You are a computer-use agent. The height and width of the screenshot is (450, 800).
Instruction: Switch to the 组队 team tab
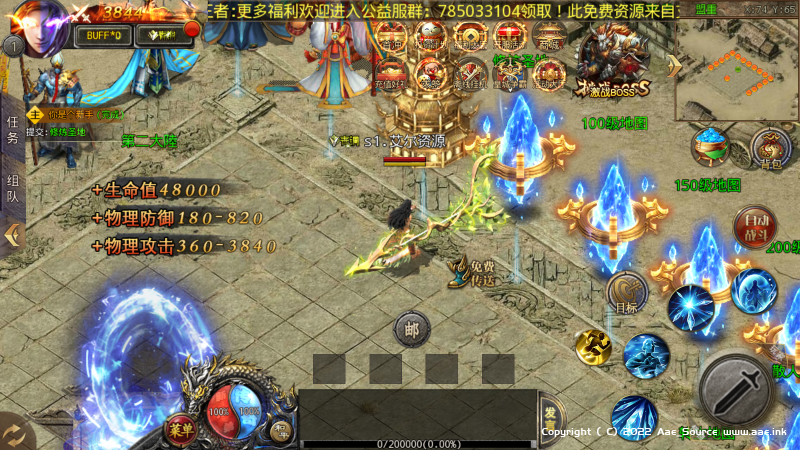[12, 189]
